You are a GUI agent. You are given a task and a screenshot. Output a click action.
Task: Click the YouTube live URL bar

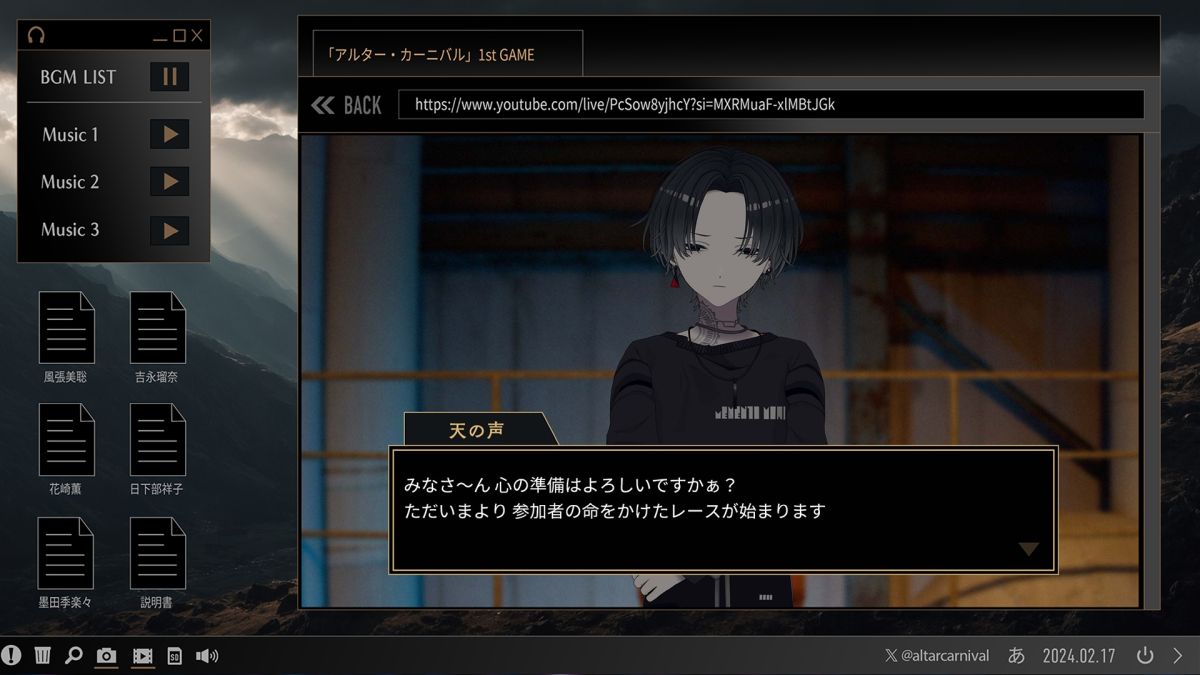pyautogui.click(x=770, y=104)
